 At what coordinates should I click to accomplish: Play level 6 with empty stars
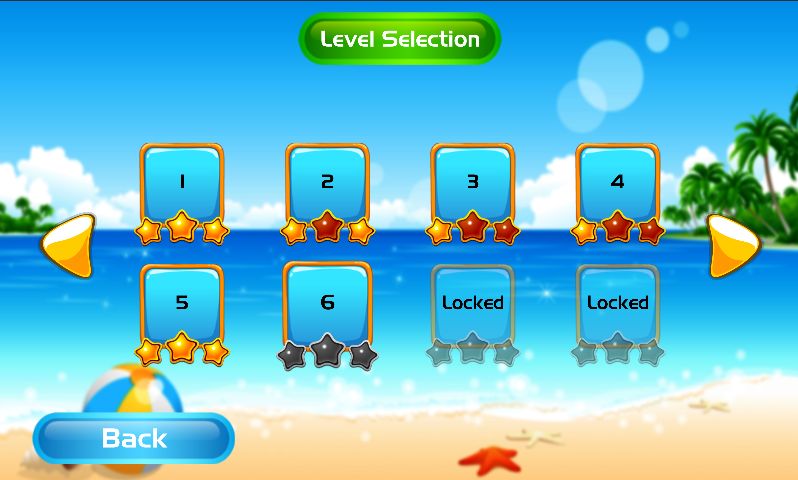click(327, 303)
